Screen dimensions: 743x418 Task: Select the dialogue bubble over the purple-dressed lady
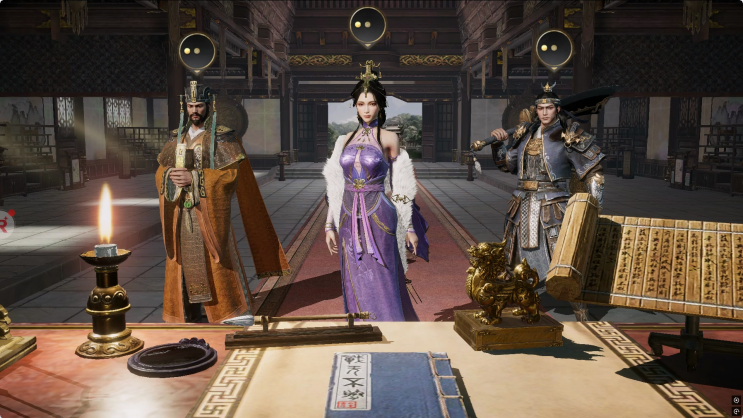click(x=367, y=25)
